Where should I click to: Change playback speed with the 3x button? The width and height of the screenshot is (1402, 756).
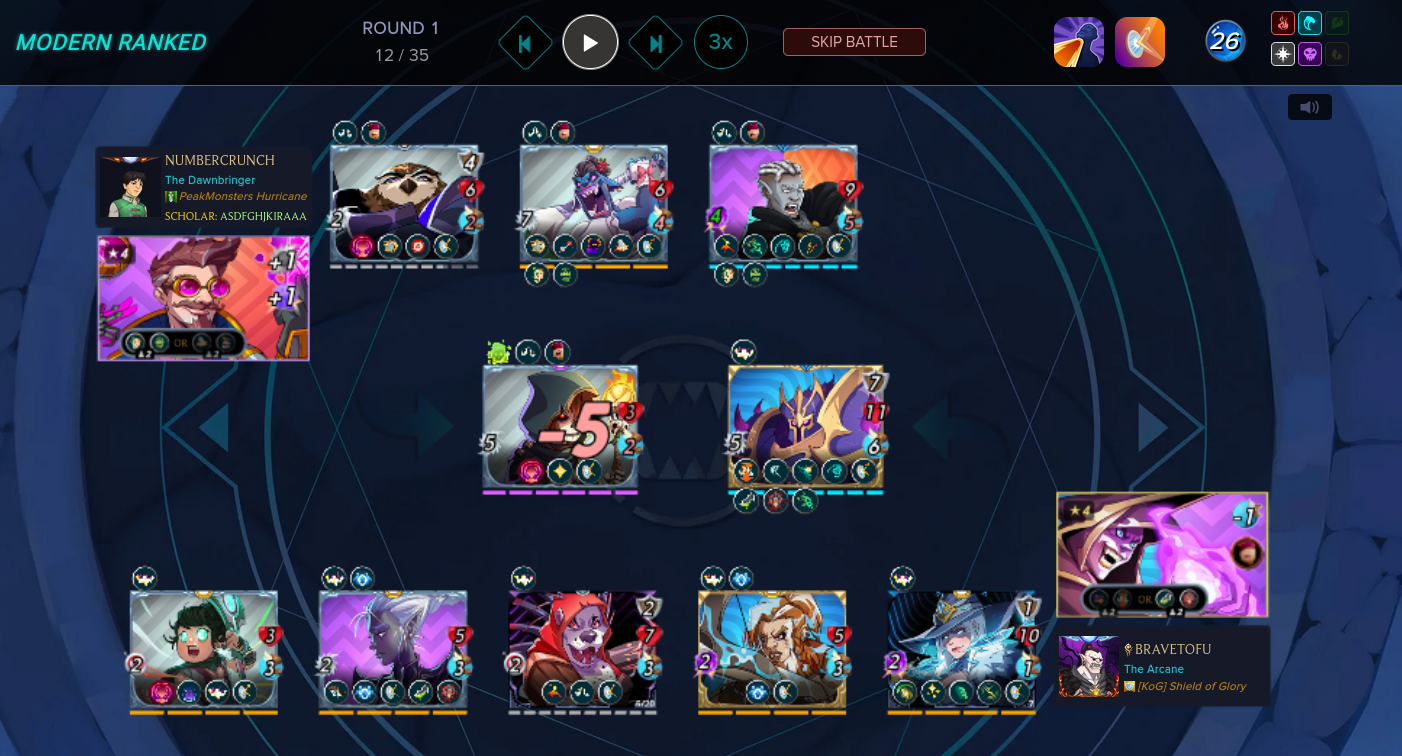720,42
